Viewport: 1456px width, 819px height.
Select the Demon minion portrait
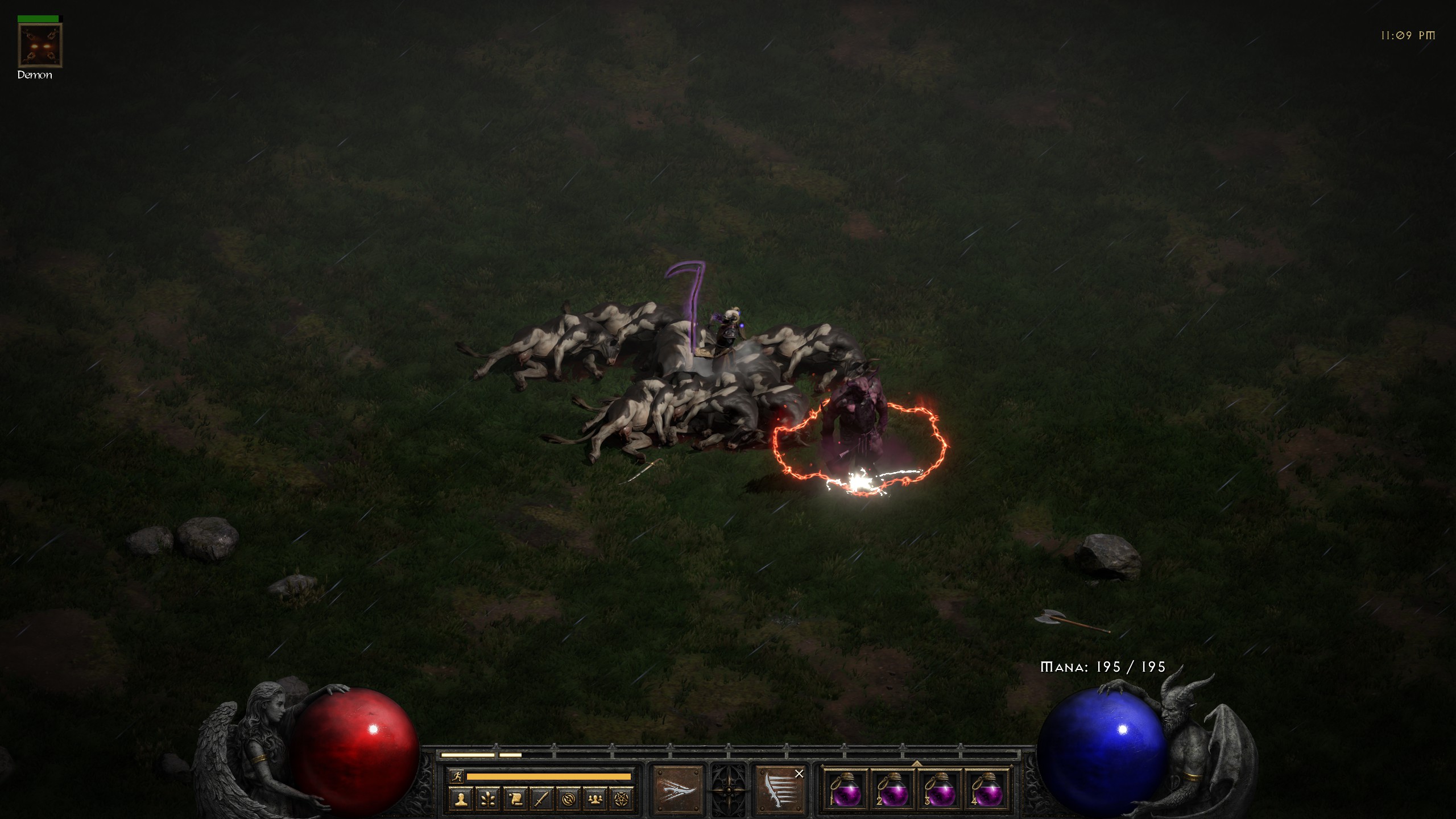pos(40,45)
